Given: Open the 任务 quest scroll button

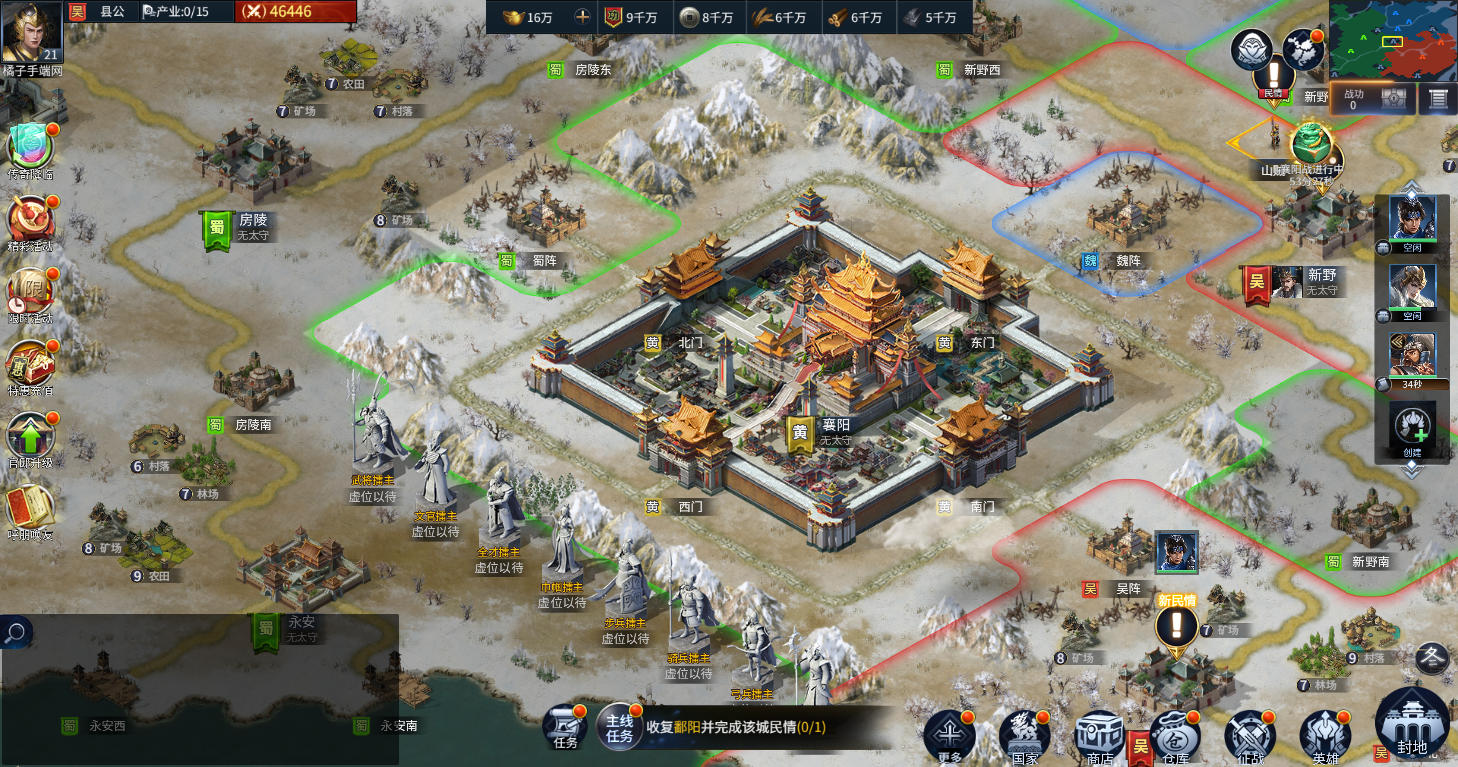Looking at the screenshot, I should tap(566, 726).
